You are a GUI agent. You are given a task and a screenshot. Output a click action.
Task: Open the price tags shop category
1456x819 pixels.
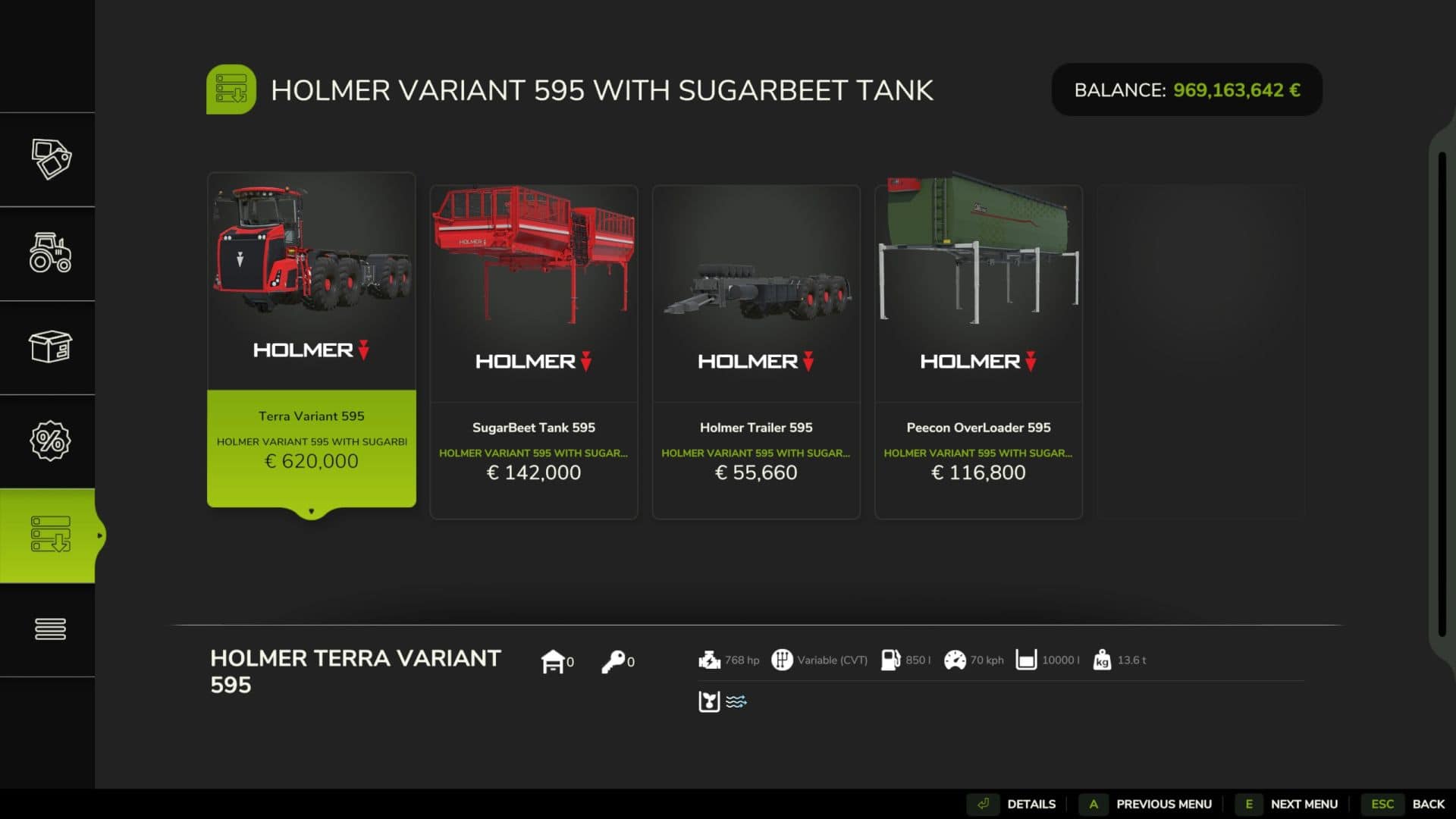pyautogui.click(x=50, y=159)
